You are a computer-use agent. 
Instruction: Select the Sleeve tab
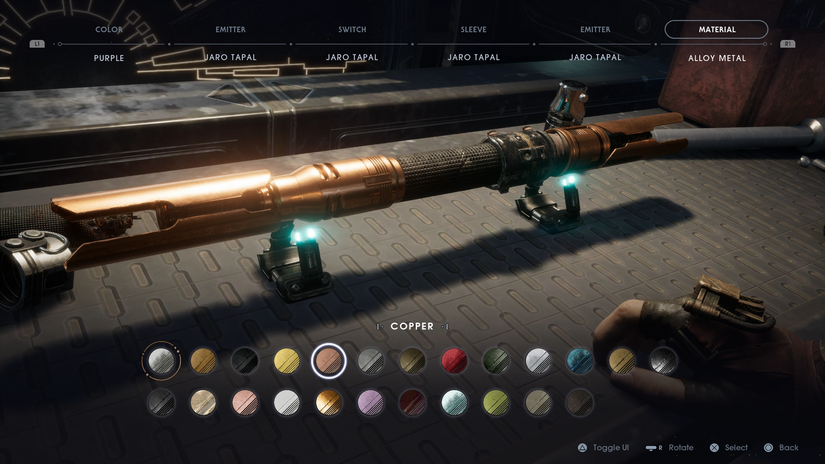coord(473,30)
